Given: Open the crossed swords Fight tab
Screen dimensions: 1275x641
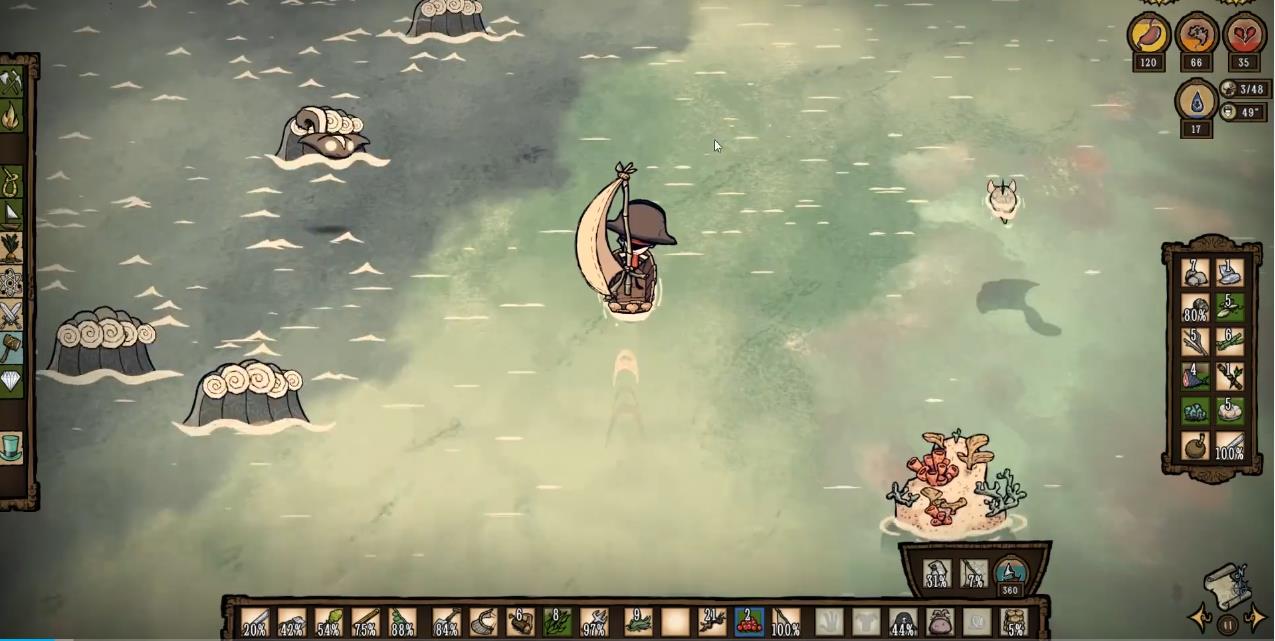Looking at the screenshot, I should [12, 316].
